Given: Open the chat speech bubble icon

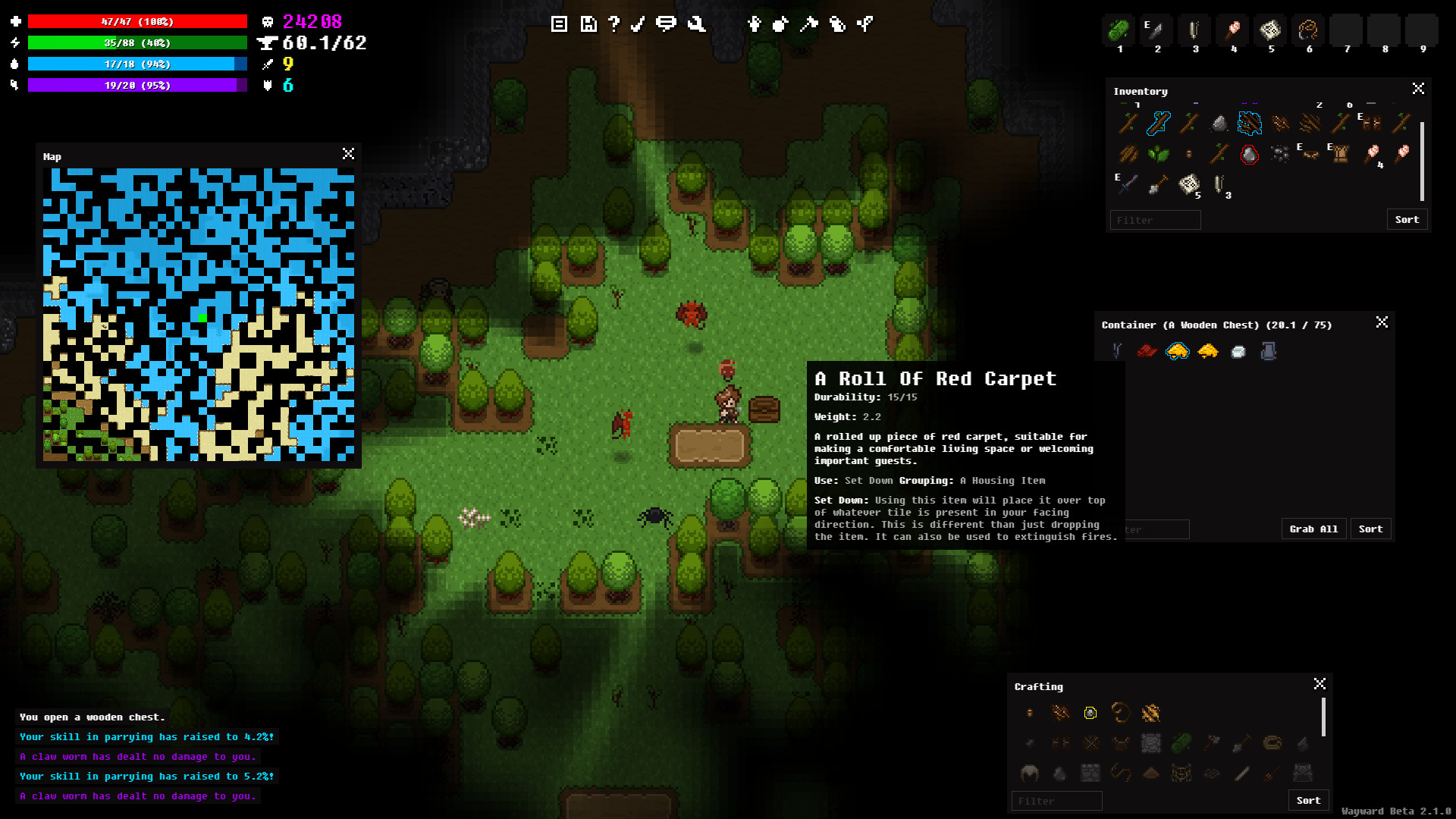Looking at the screenshot, I should tap(667, 24).
